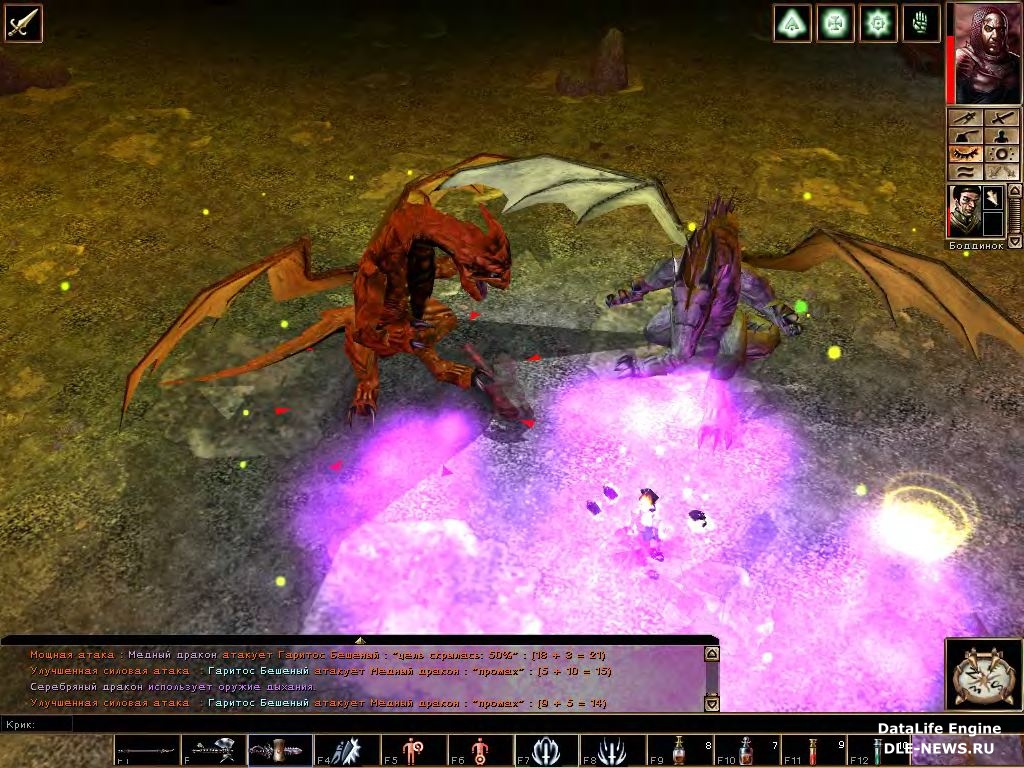This screenshot has width=1024, height=768.
Task: Activate the F7 claw ability quickslot
Action: [546, 751]
